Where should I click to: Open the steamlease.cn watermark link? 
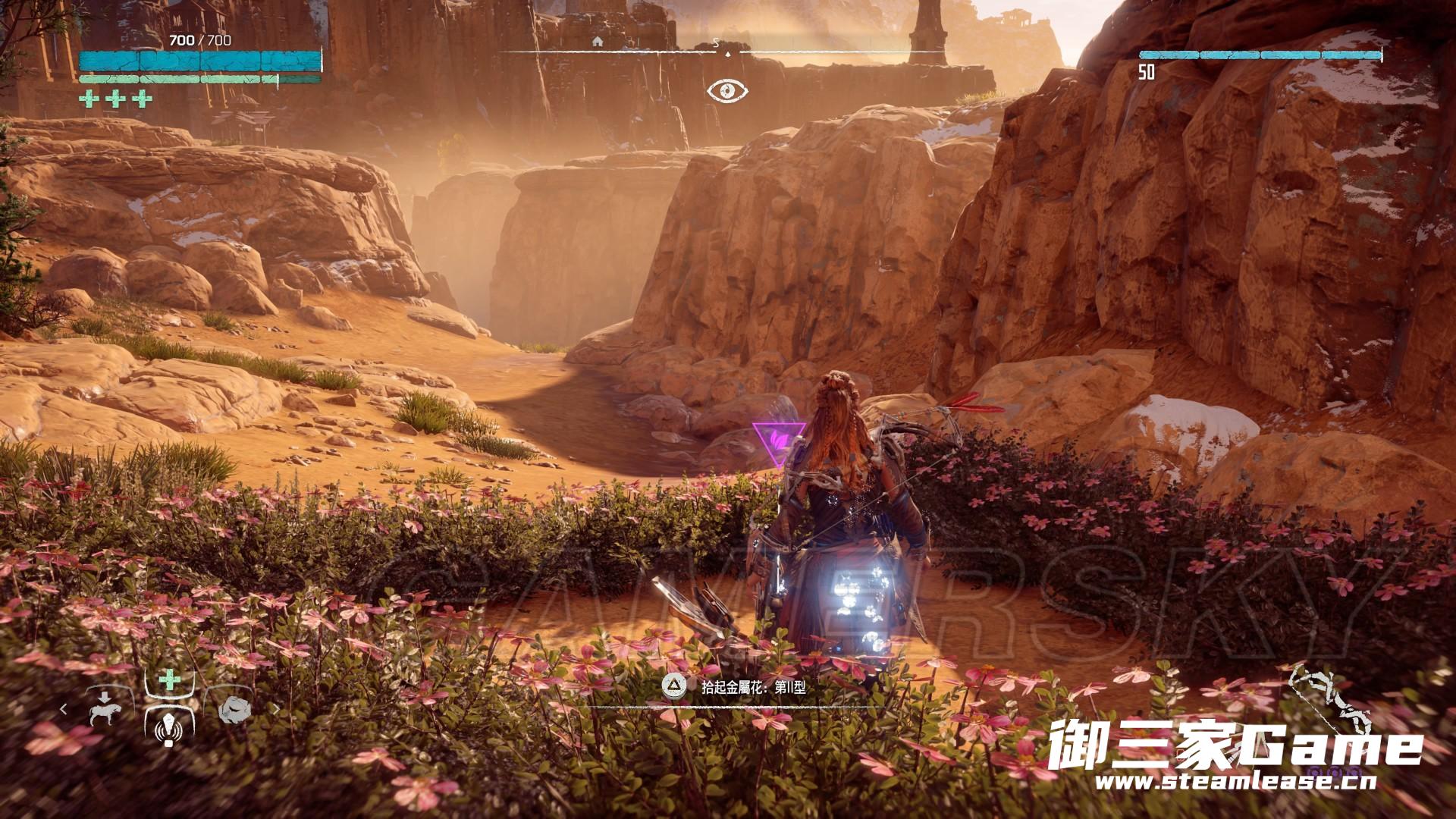(1236, 781)
